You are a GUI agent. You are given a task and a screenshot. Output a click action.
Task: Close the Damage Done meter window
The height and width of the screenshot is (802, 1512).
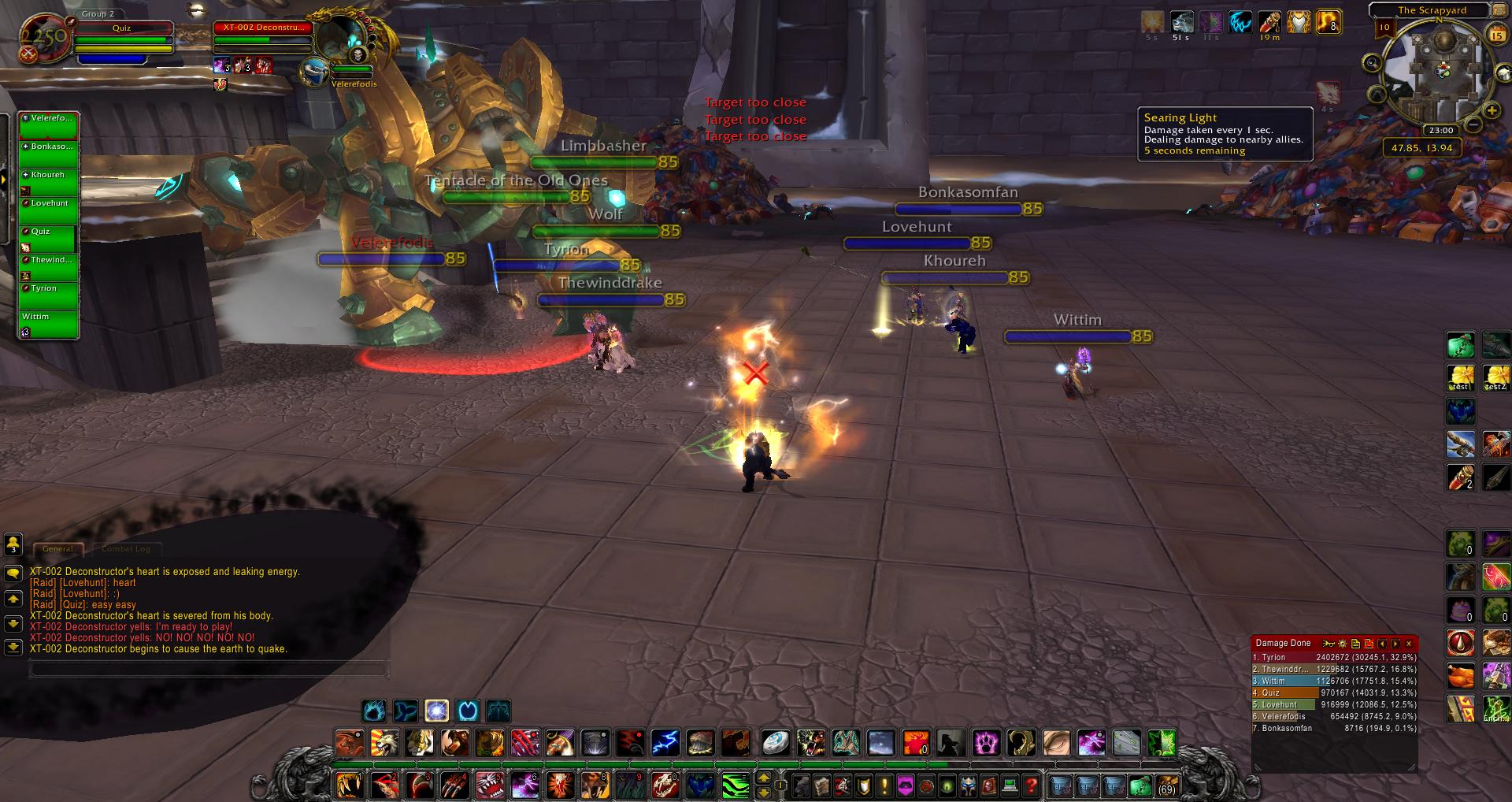click(1409, 644)
